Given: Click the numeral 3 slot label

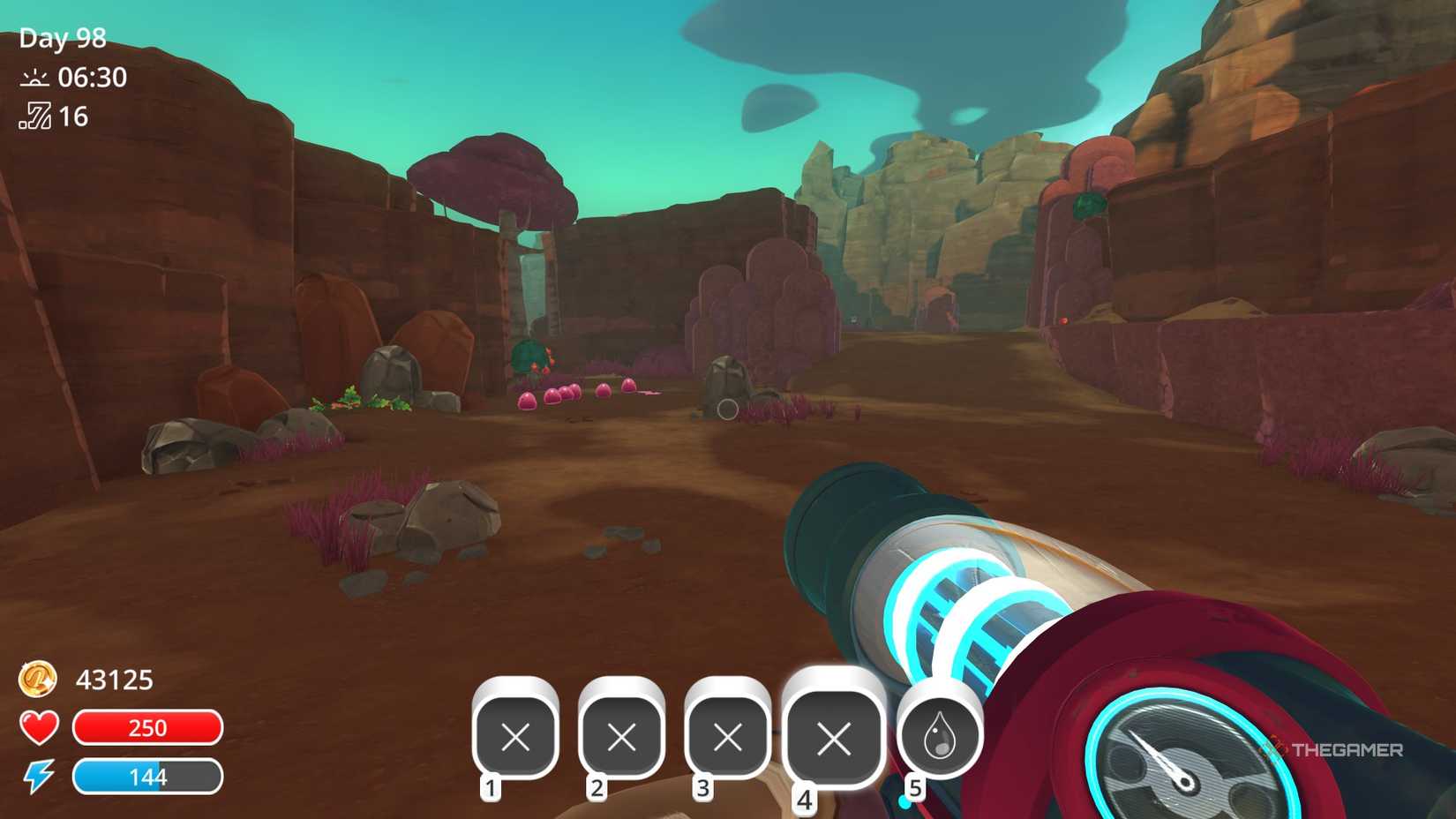Looking at the screenshot, I should 702,790.
